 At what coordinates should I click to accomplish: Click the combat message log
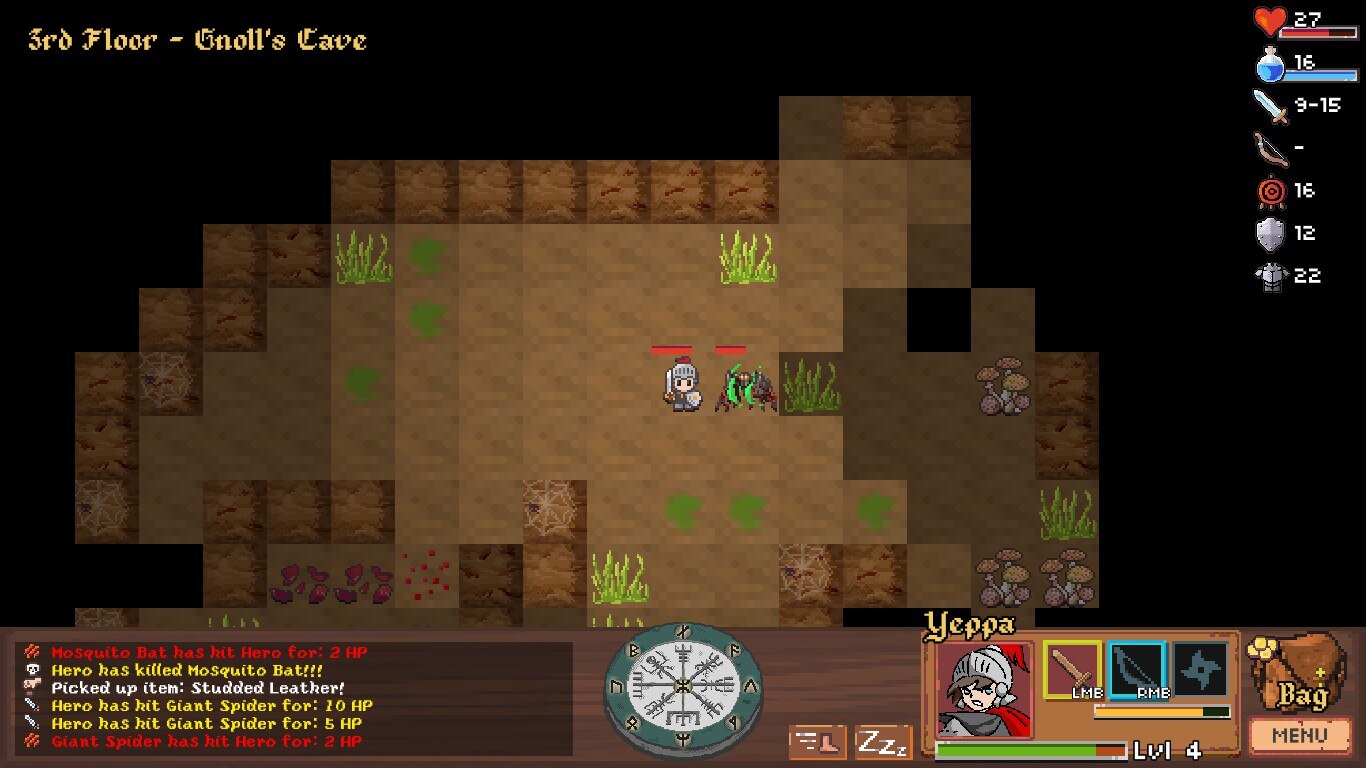click(x=296, y=697)
